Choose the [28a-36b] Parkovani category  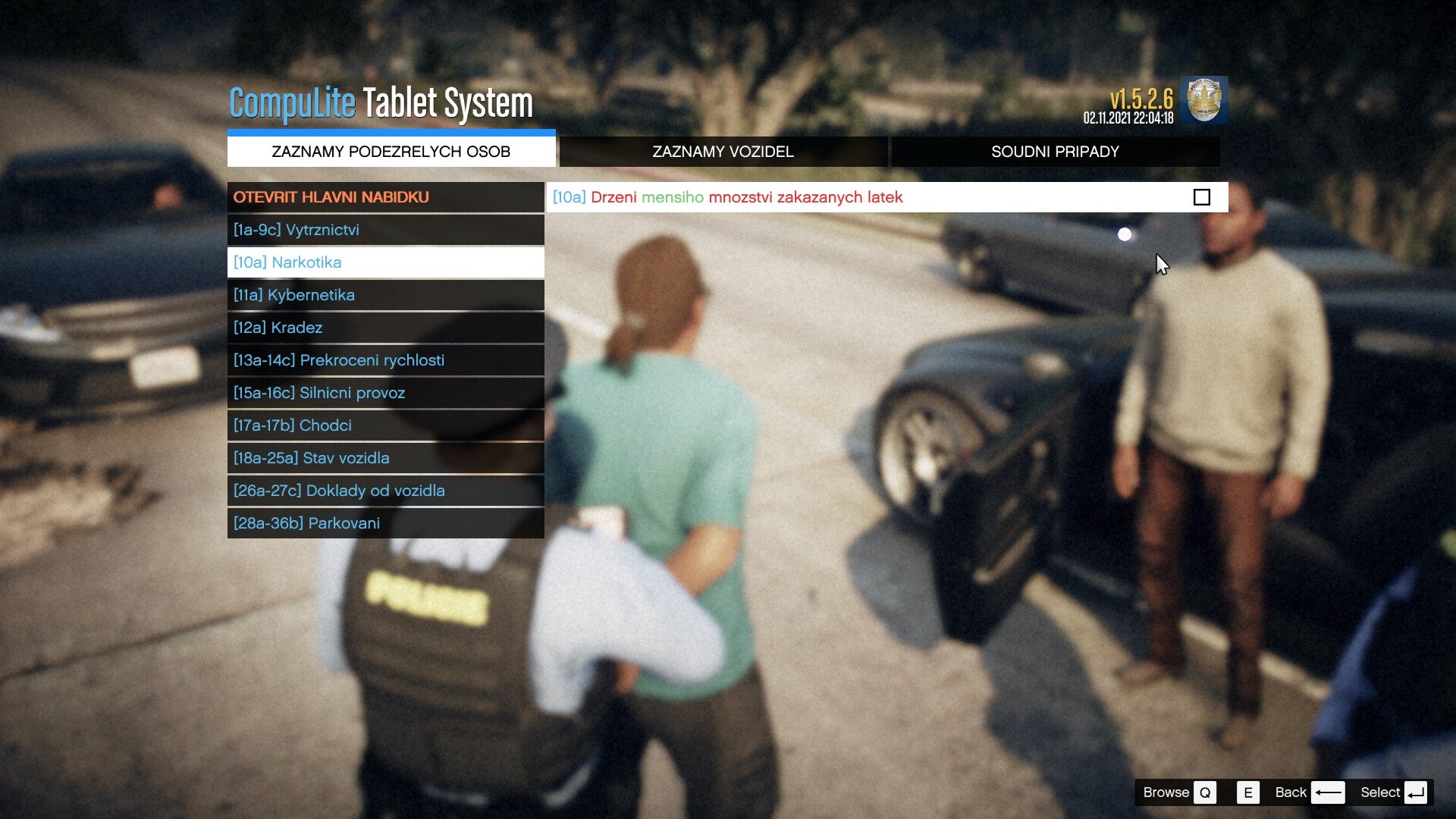click(x=385, y=523)
